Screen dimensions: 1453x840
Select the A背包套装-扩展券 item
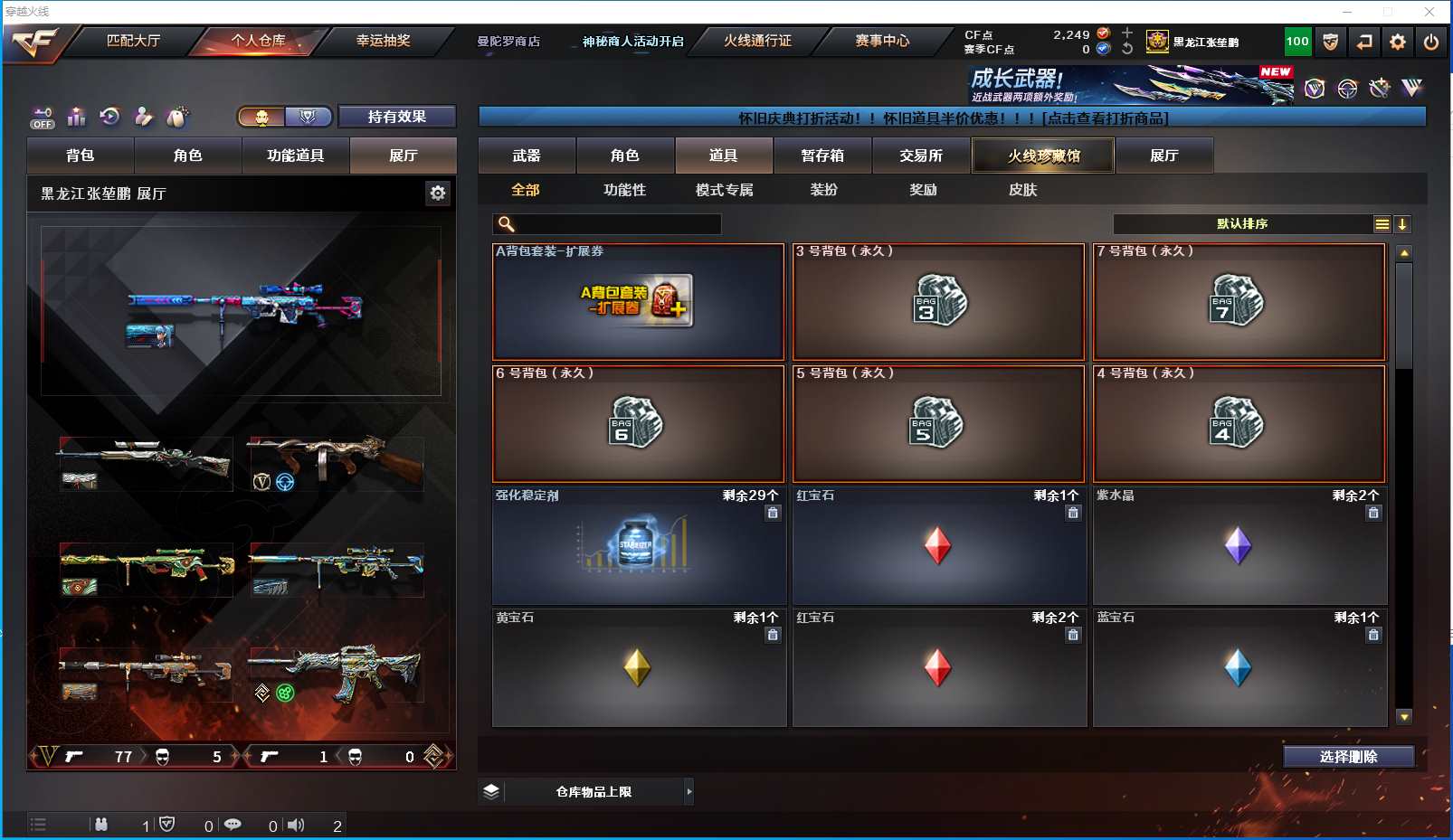click(x=638, y=302)
